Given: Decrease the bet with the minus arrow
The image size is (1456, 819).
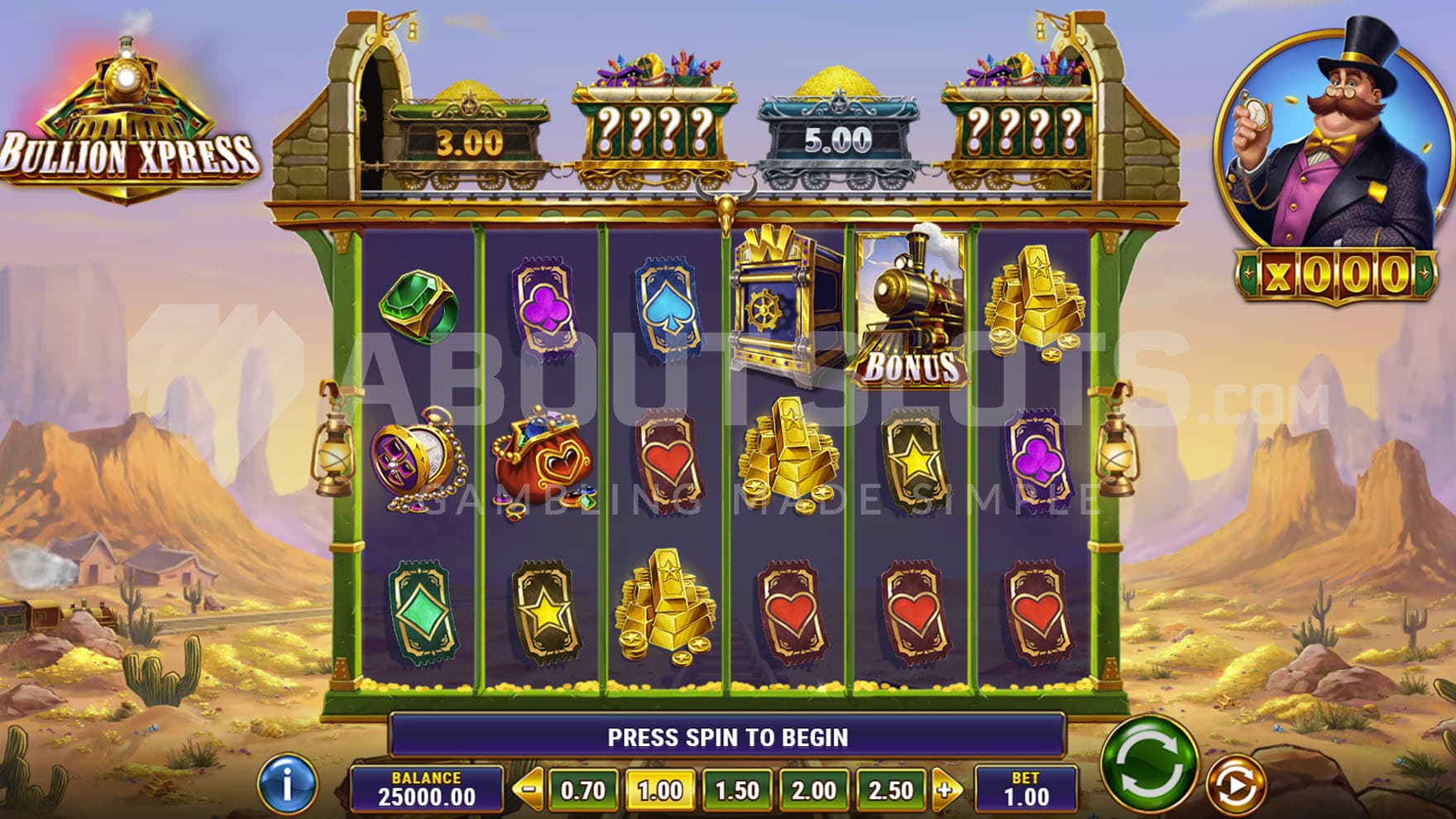Looking at the screenshot, I should pyautogui.click(x=528, y=789).
